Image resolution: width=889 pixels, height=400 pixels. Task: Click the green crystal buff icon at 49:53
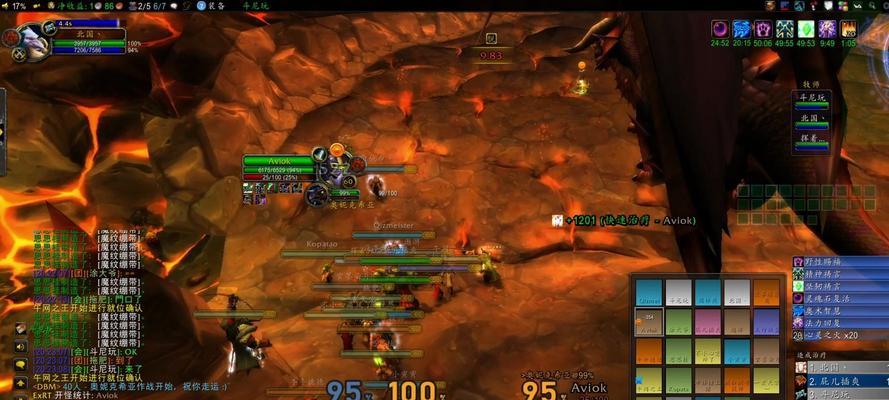click(x=805, y=30)
